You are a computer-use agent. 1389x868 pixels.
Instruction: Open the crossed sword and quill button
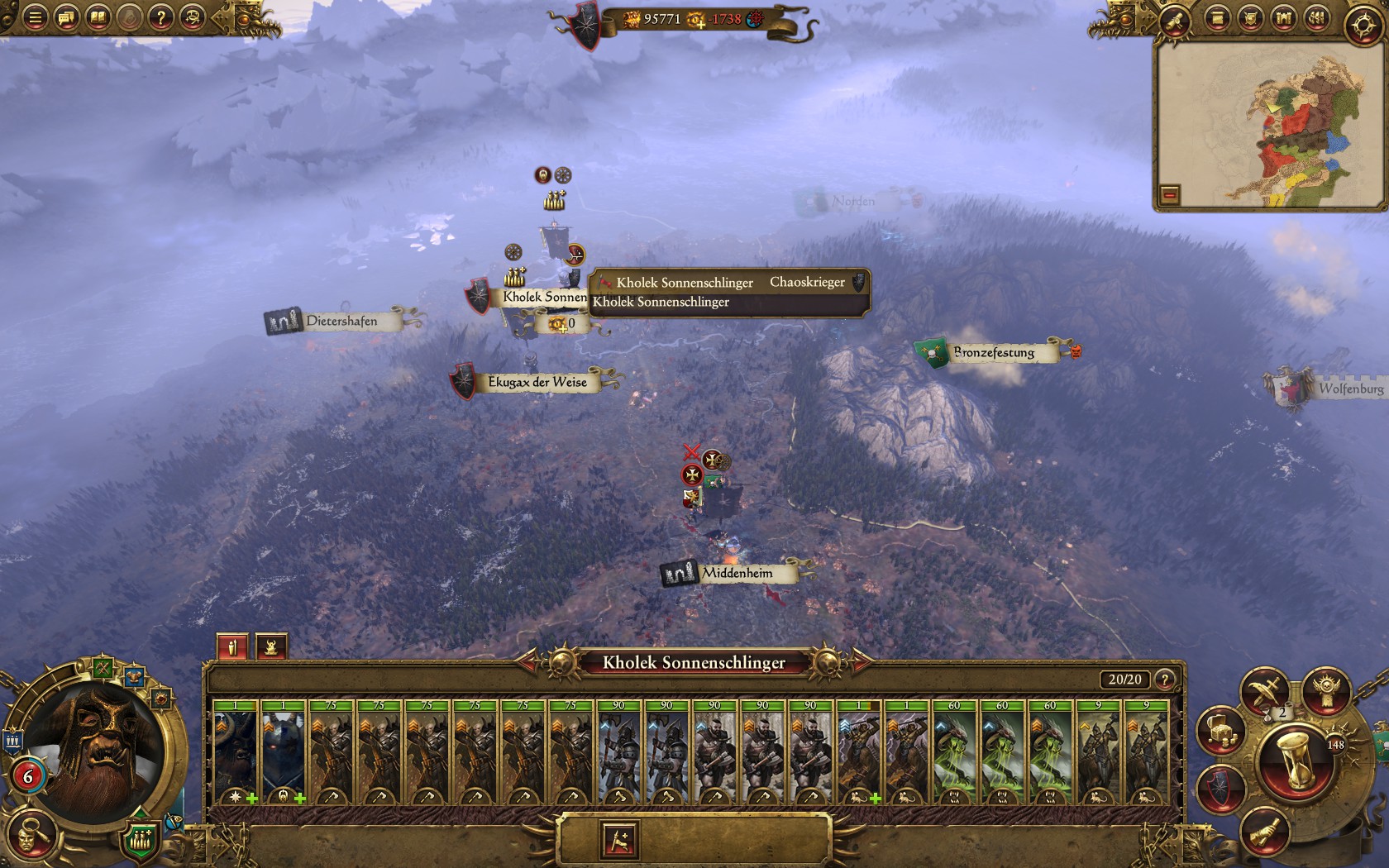[x=1265, y=689]
